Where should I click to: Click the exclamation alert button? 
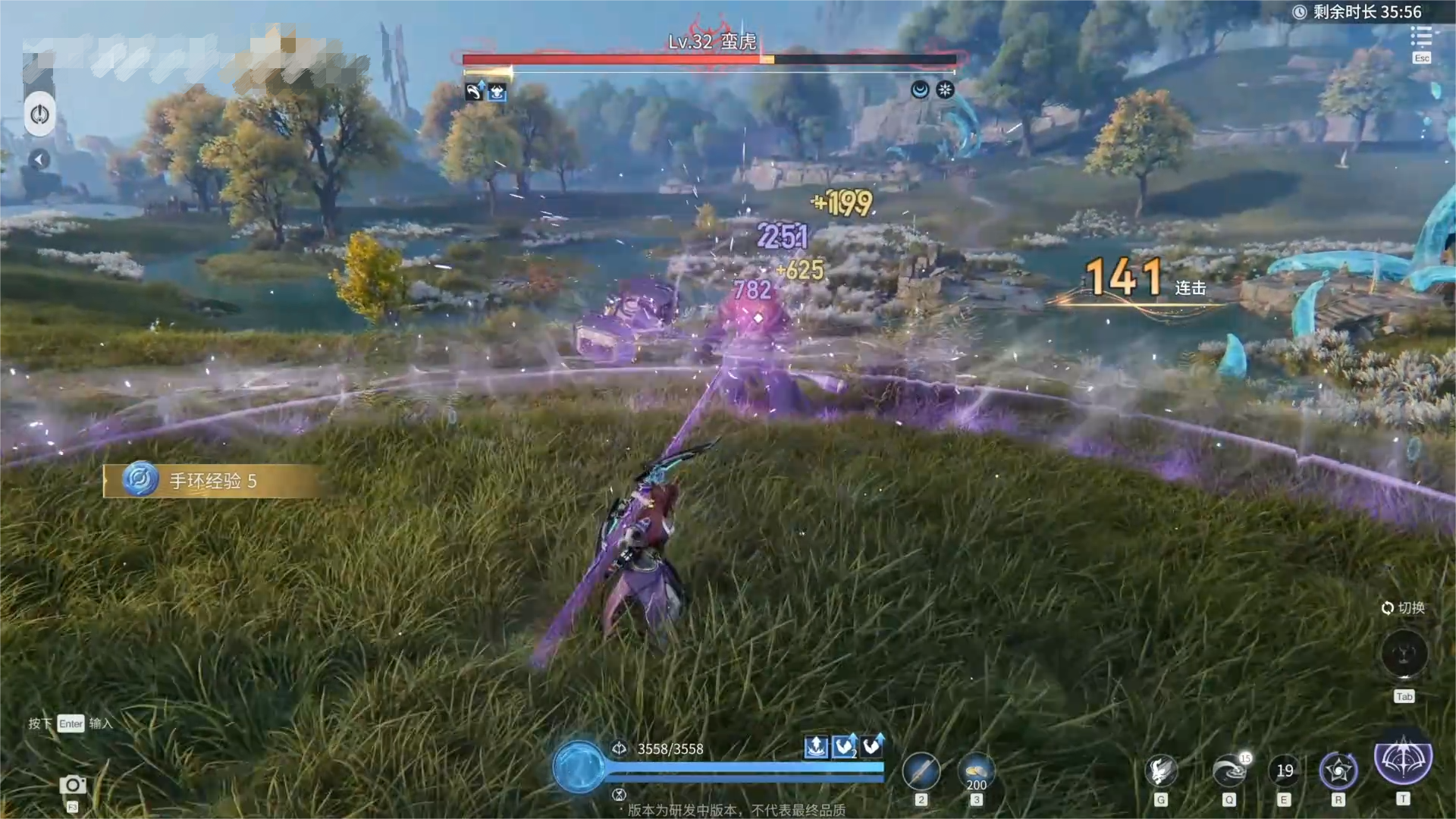point(39,115)
